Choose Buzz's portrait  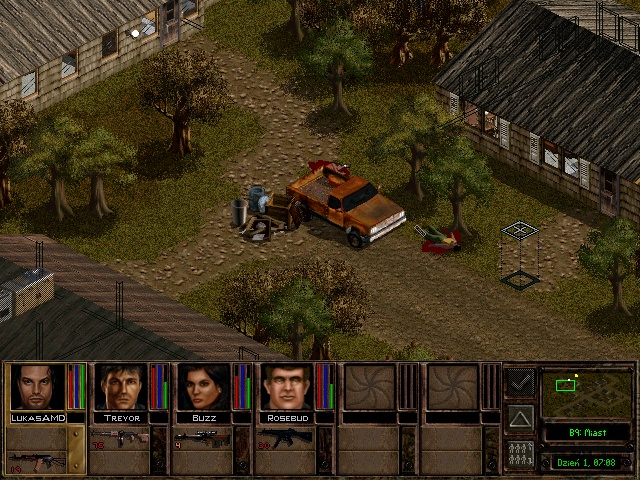(x=203, y=387)
